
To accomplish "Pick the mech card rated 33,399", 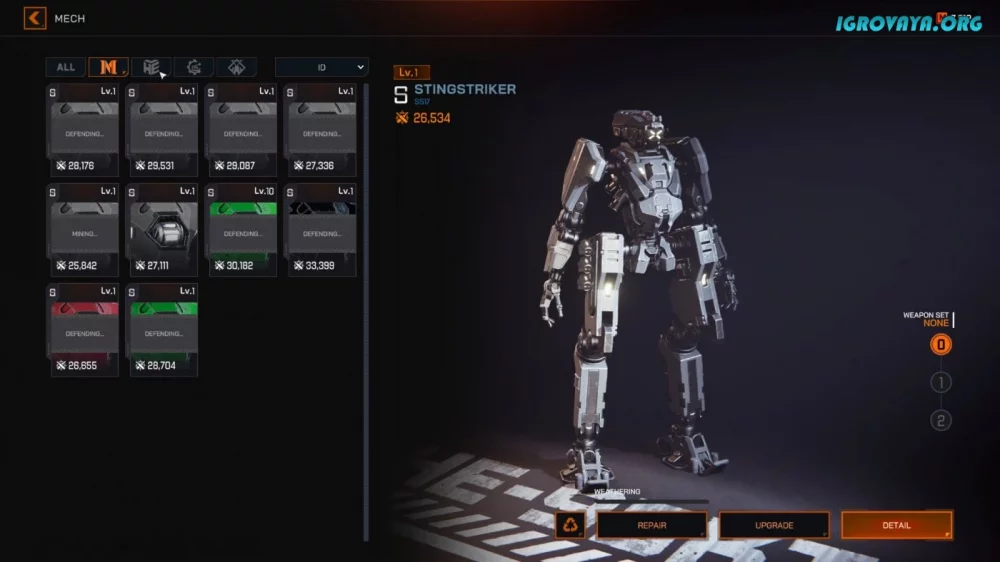I will tap(322, 230).
